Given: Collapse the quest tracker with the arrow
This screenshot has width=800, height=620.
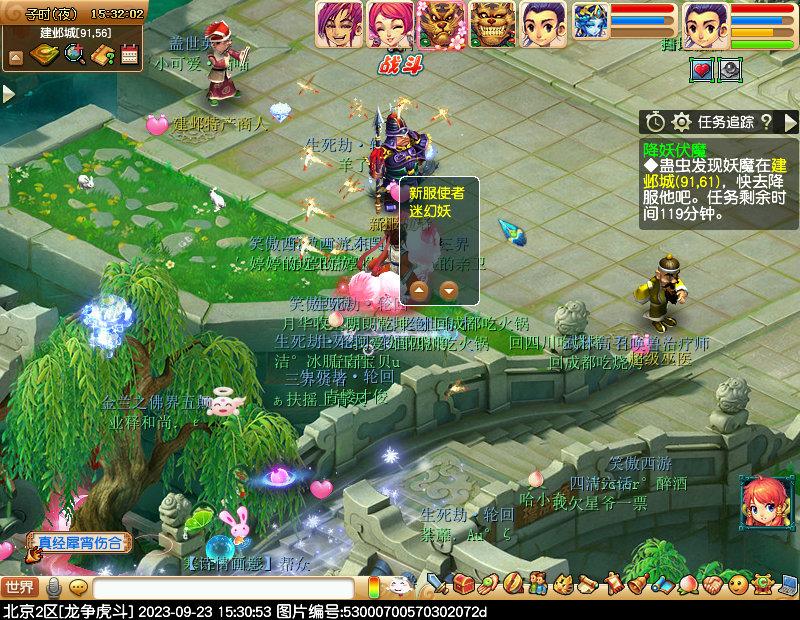Looking at the screenshot, I should point(788,122).
